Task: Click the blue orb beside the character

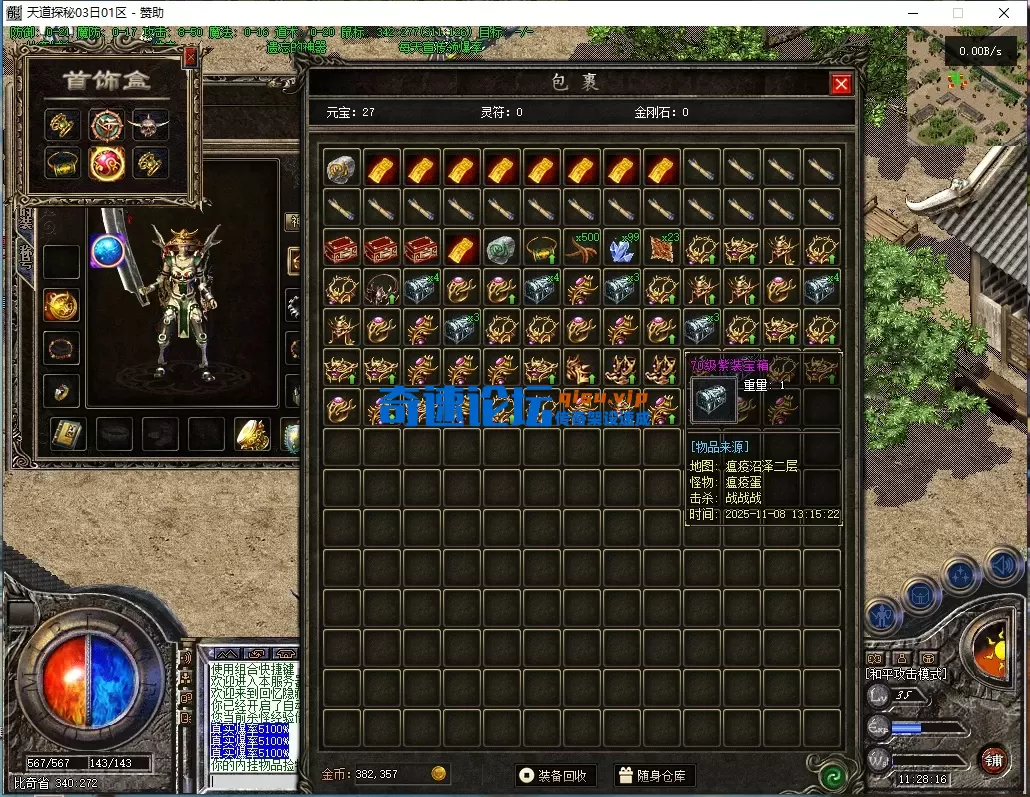Action: [107, 250]
